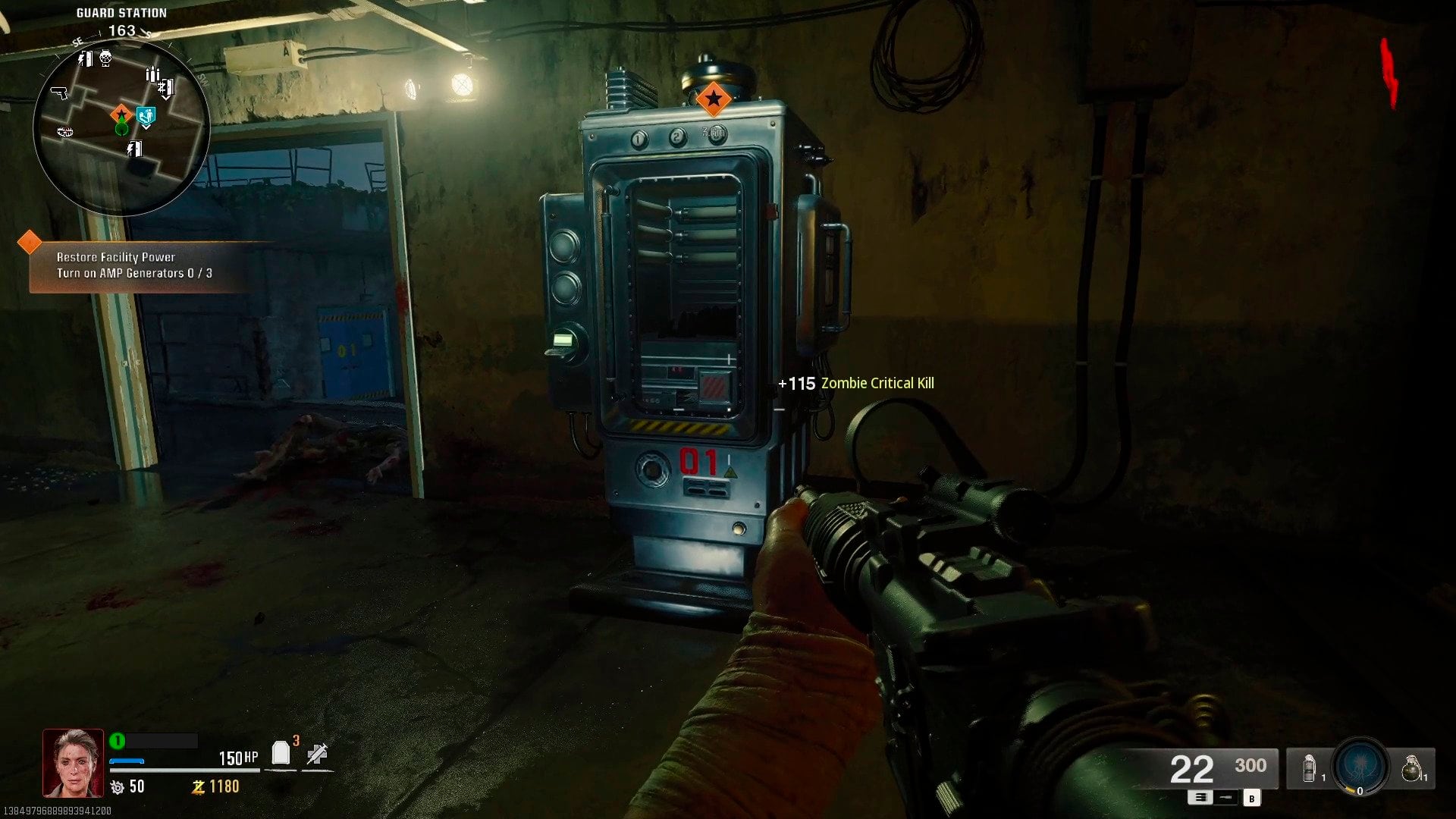
Task: Click the circular minimap
Action: pyautogui.click(x=121, y=127)
